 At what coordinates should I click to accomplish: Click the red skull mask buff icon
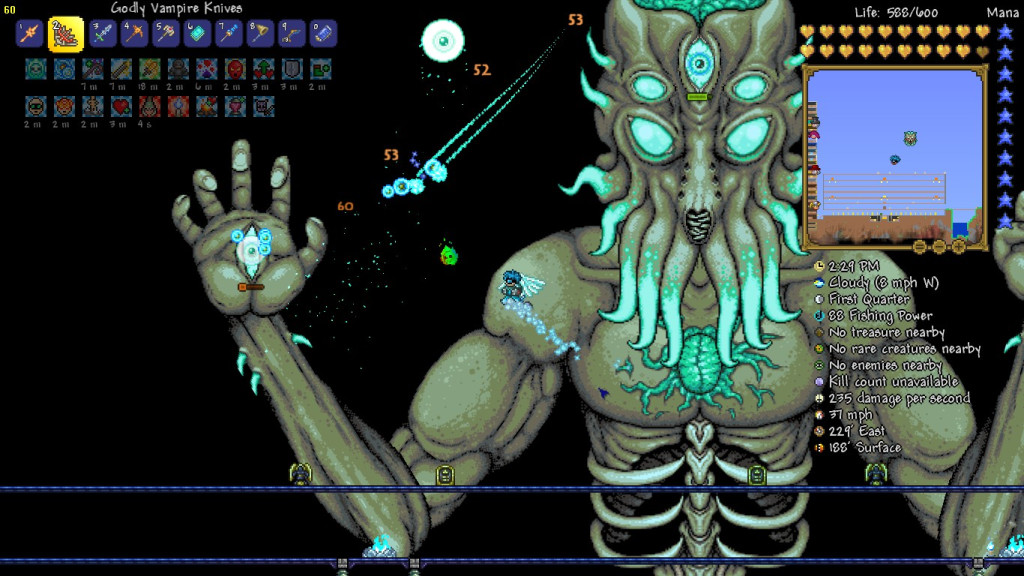pos(235,69)
